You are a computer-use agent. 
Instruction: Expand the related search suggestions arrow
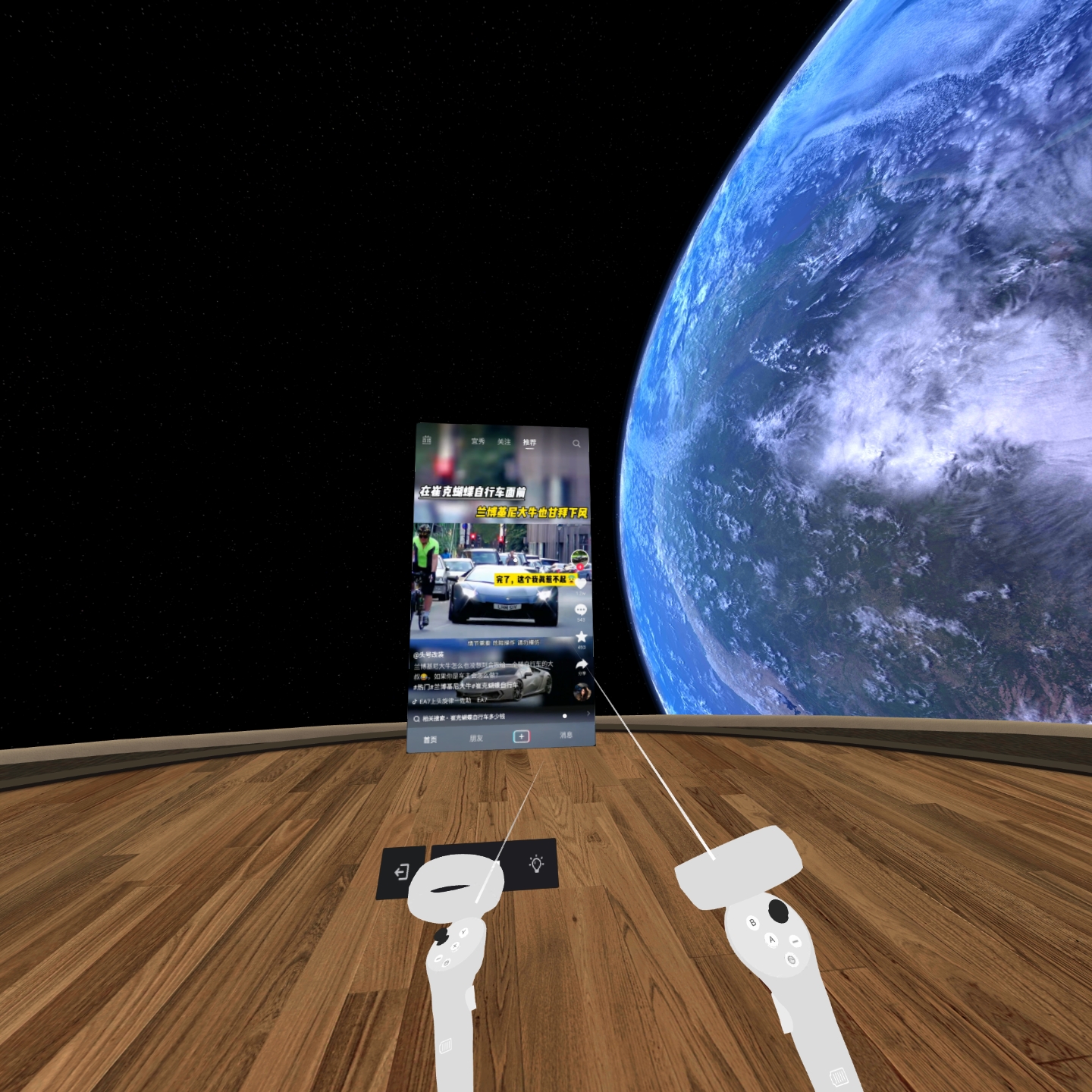(588, 713)
